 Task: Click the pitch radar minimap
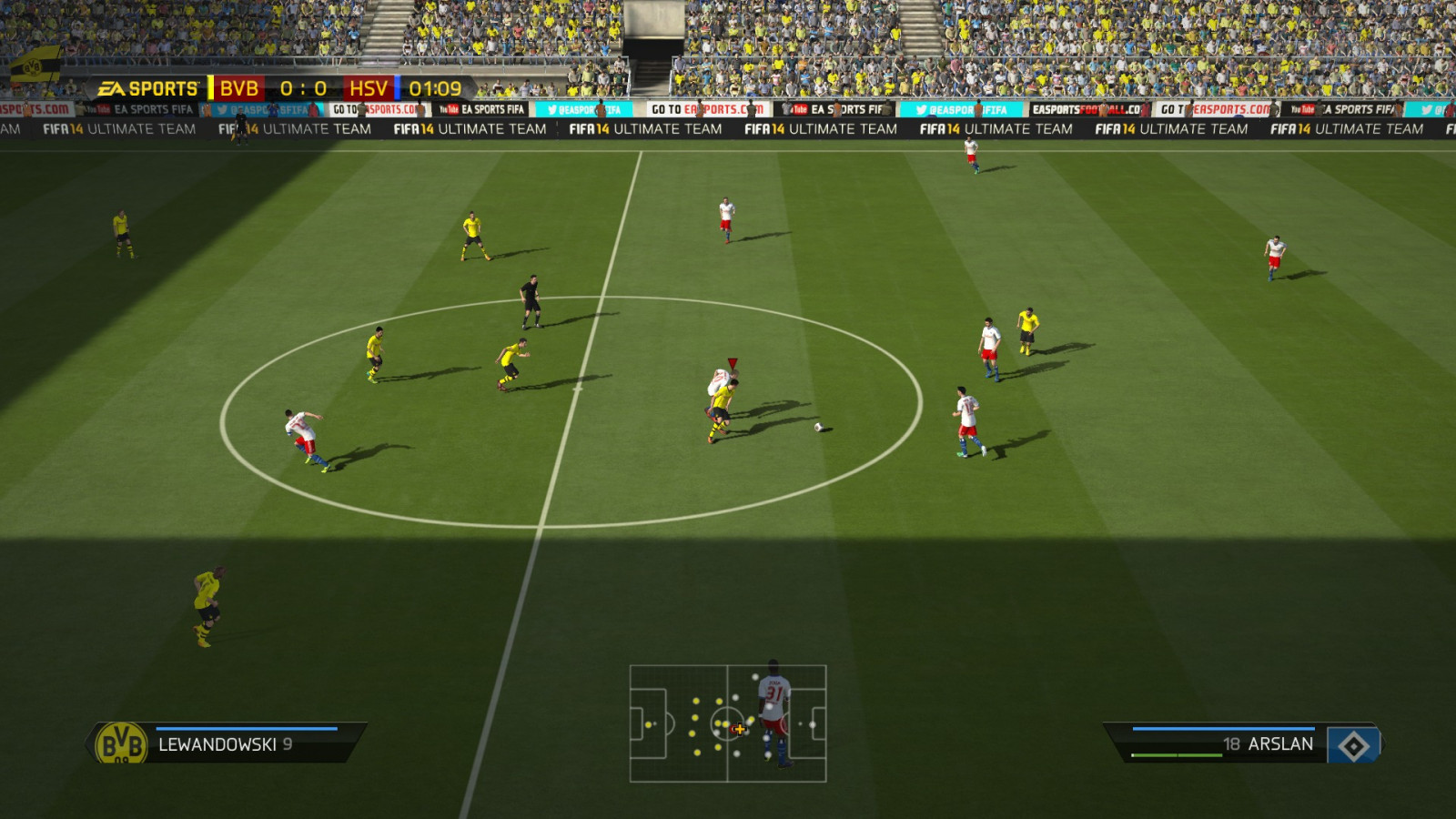click(727, 723)
